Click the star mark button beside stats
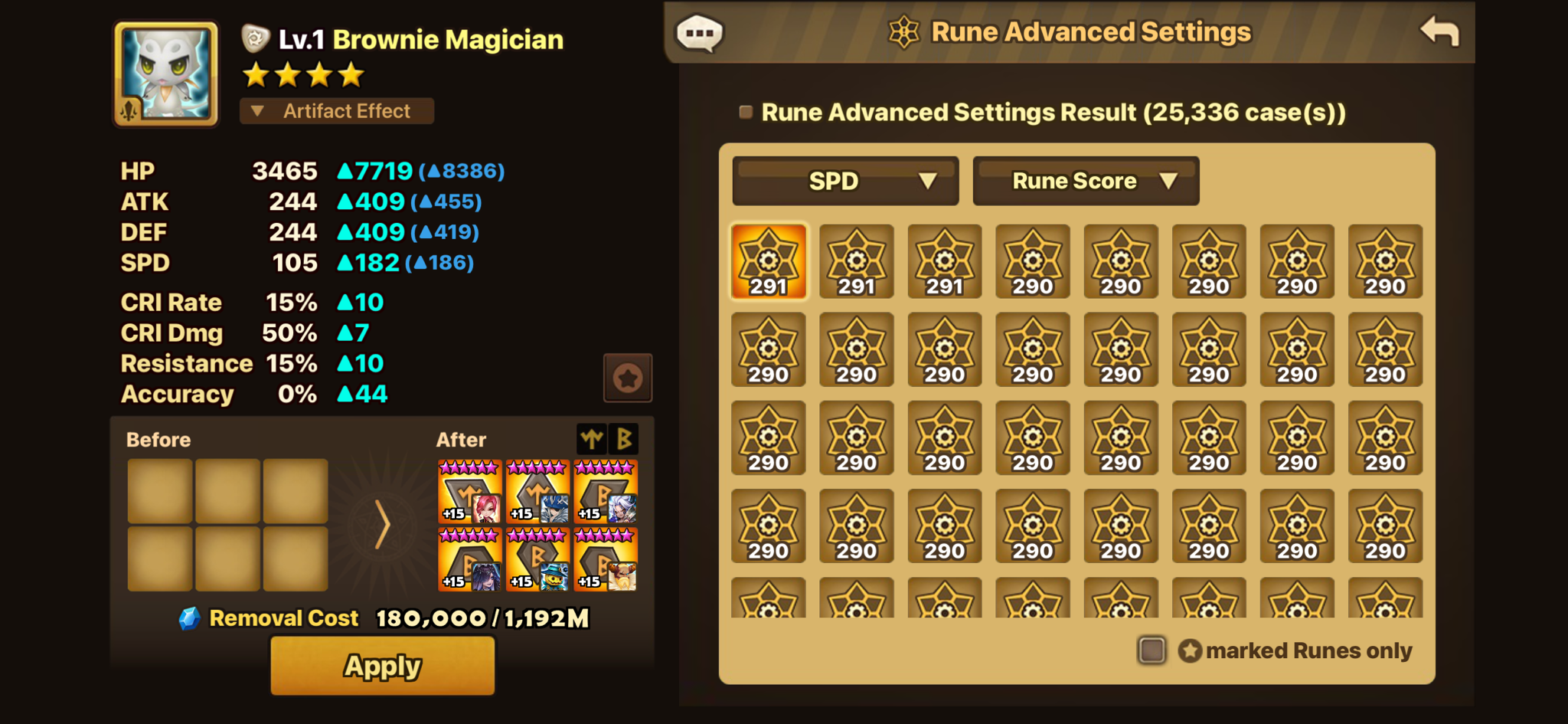 click(628, 378)
